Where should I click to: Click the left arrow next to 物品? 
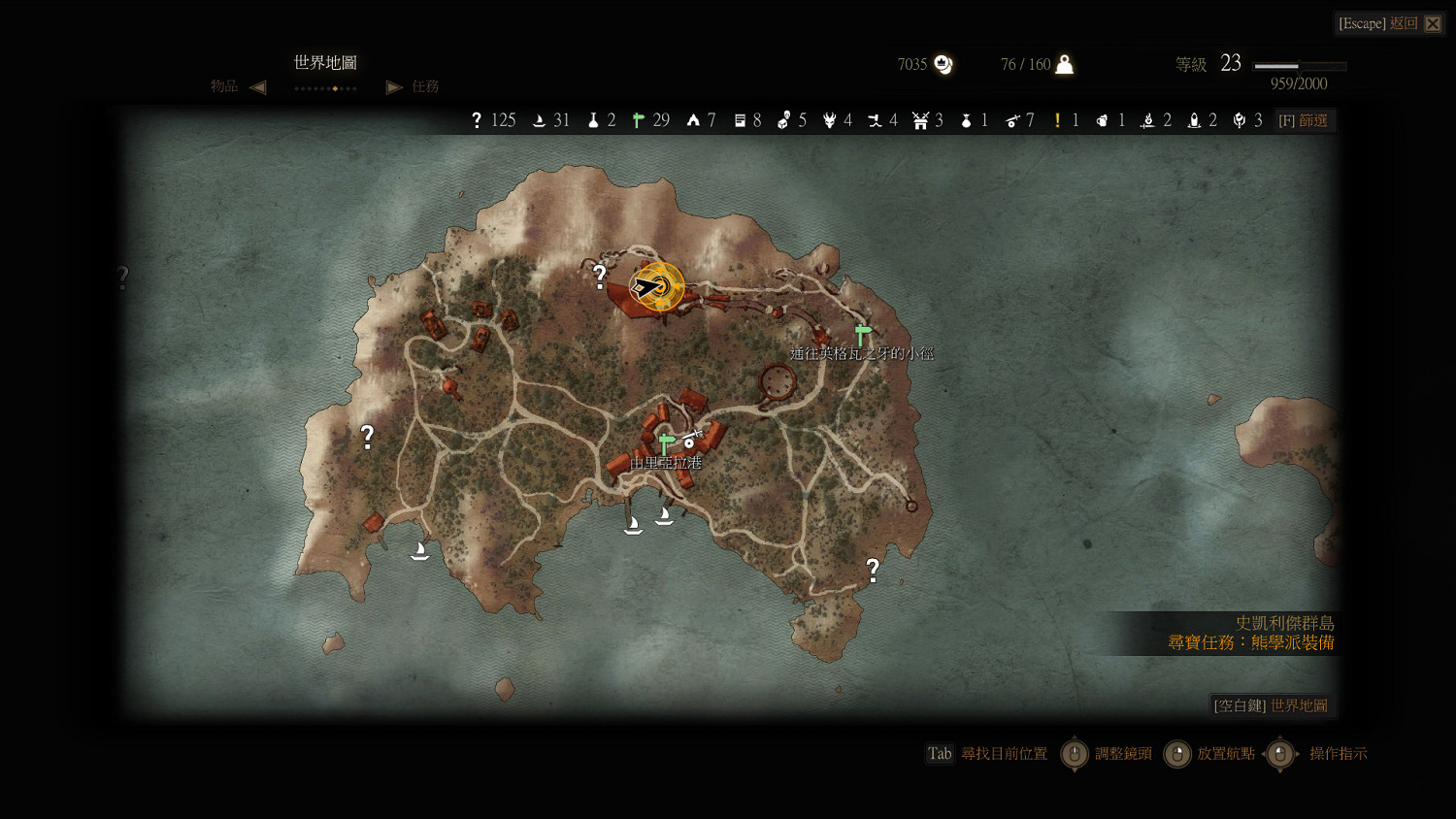coord(257,87)
